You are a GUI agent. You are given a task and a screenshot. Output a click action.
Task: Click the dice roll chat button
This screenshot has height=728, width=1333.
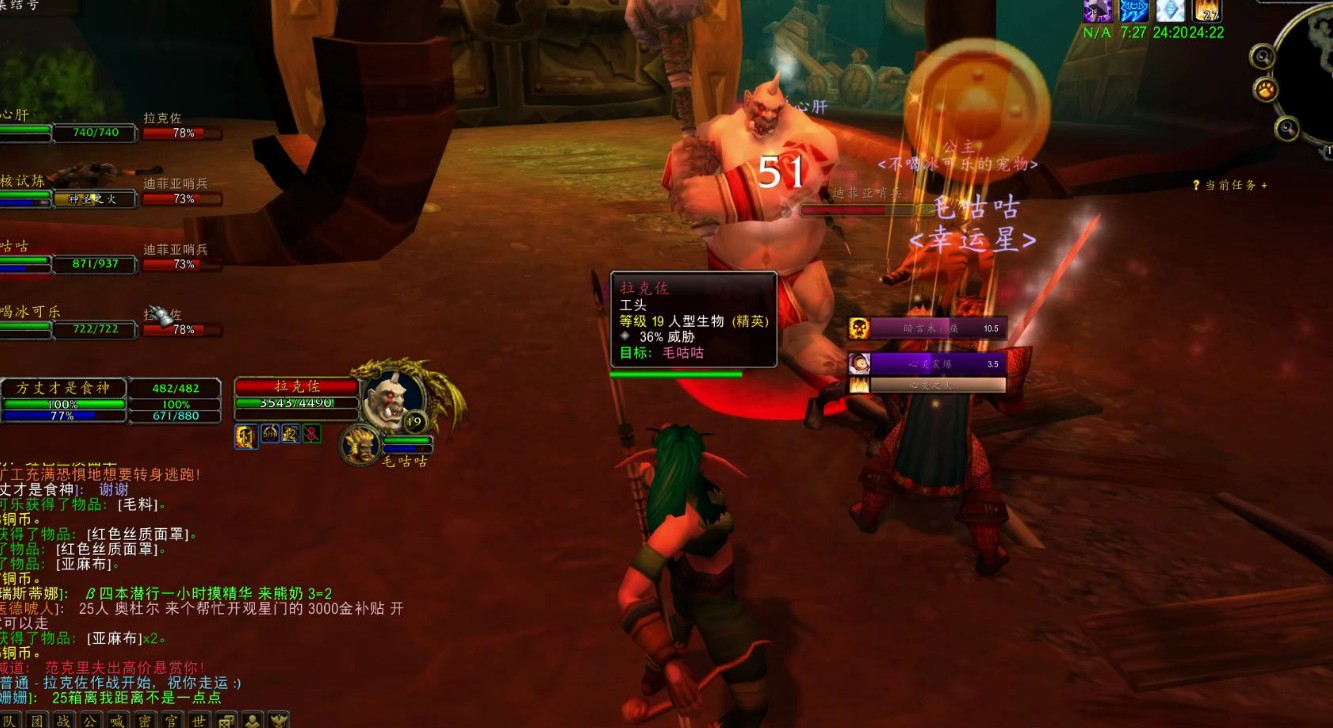tap(227, 720)
